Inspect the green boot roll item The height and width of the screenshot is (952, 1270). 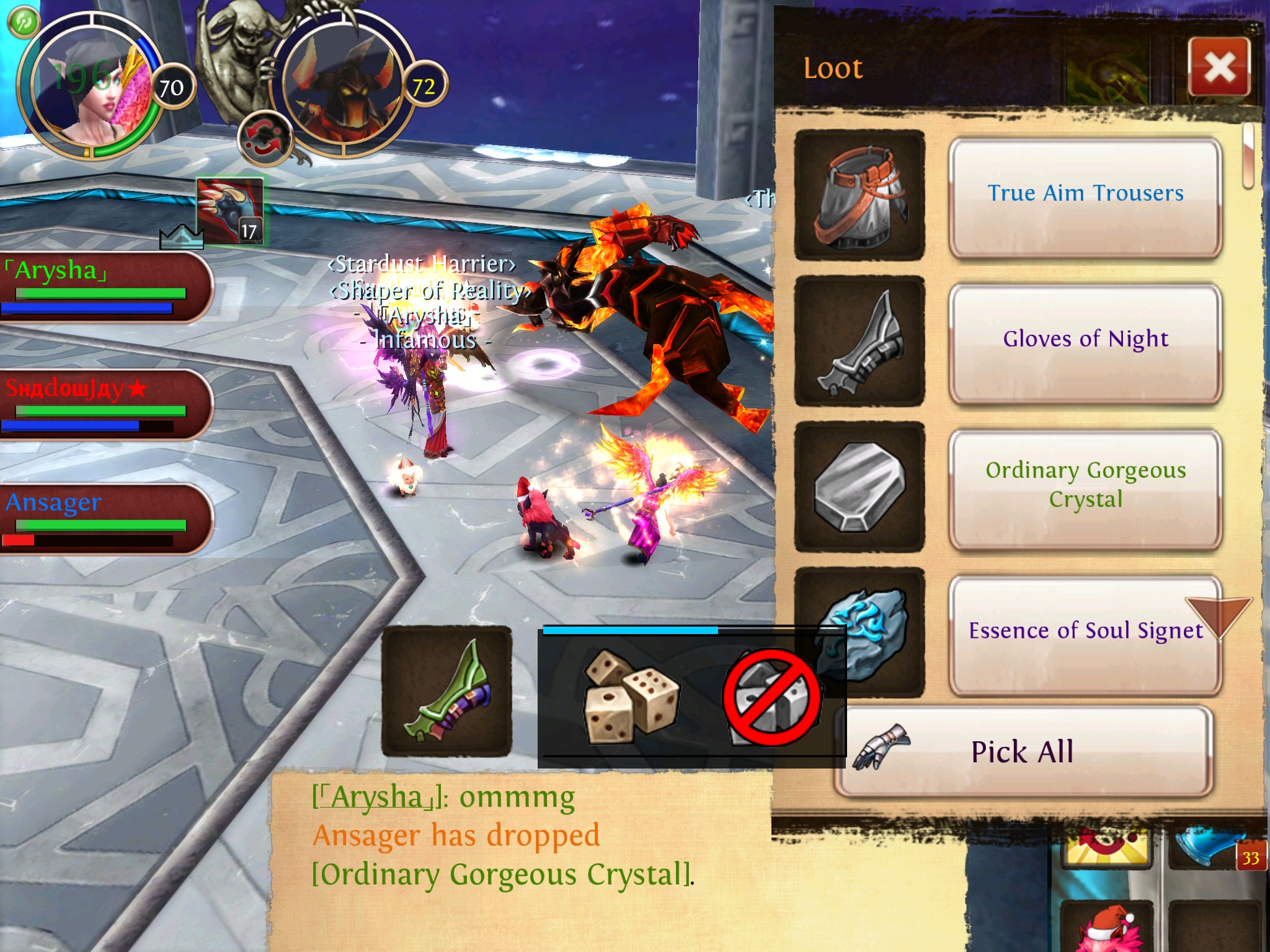pos(446,691)
